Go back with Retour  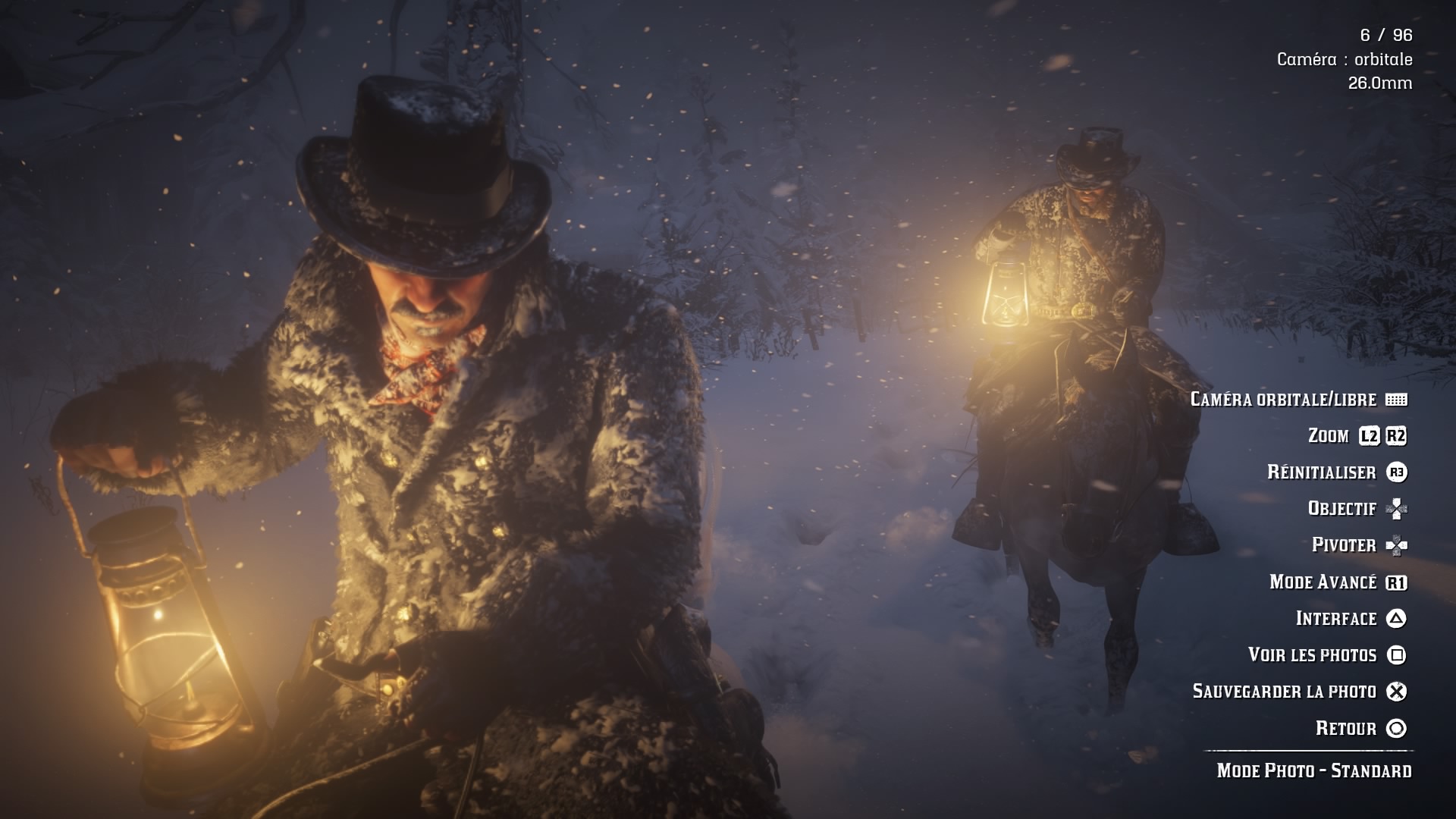pyautogui.click(x=1345, y=729)
